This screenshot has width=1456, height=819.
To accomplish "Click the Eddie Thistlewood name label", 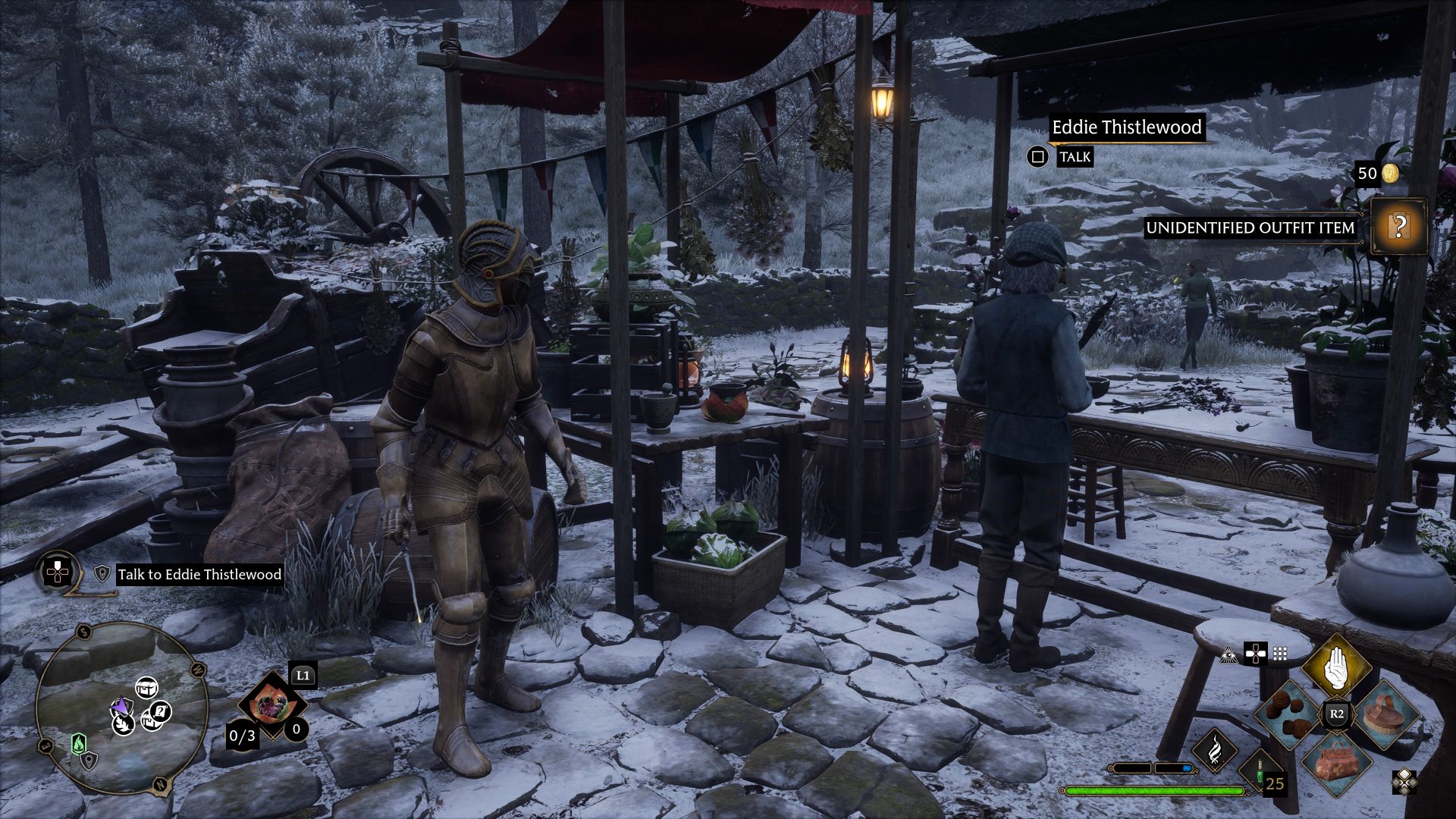I will (x=1126, y=127).
